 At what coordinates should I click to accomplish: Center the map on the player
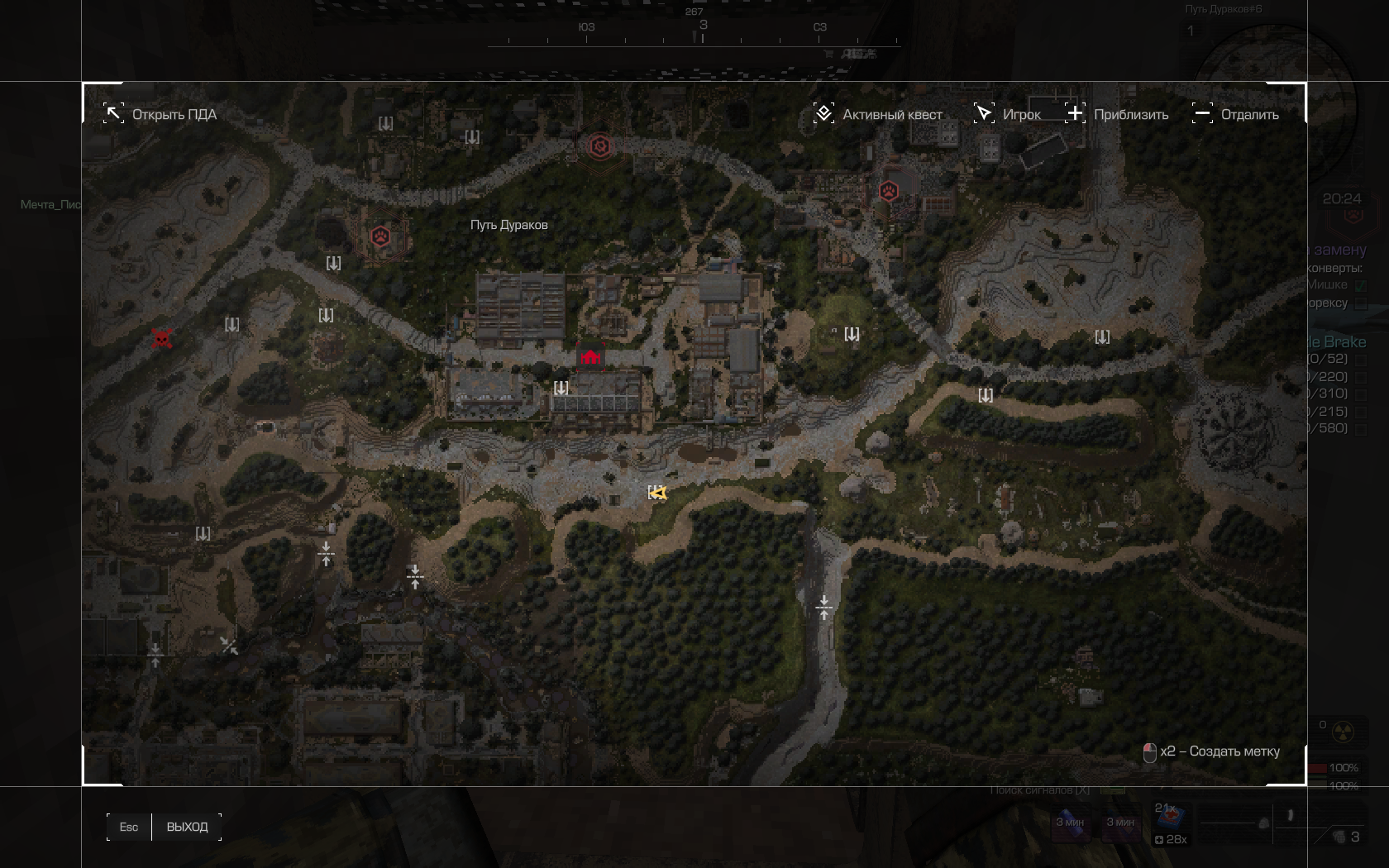1007,114
